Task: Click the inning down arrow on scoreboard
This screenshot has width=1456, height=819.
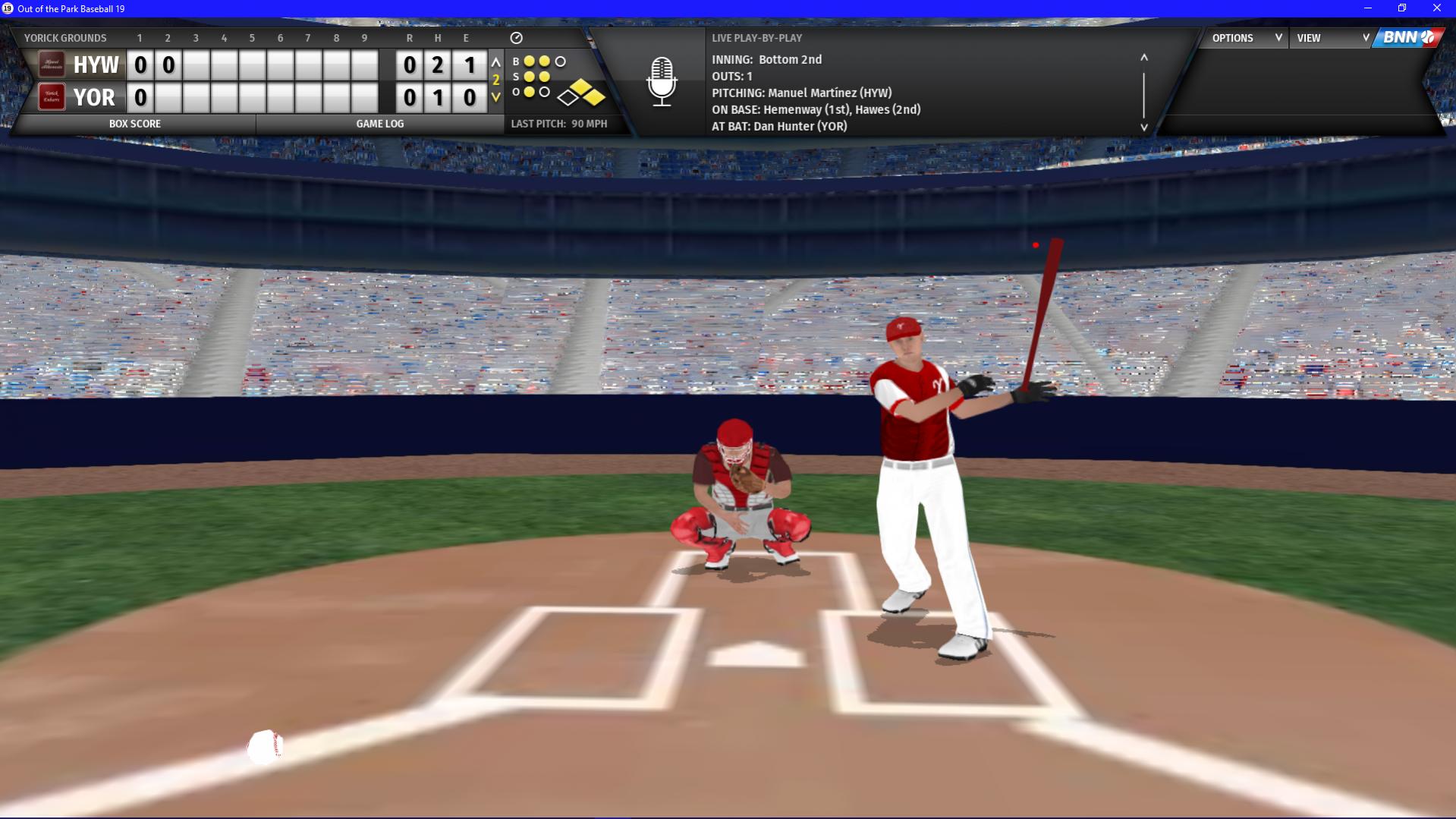Action: 495,97
